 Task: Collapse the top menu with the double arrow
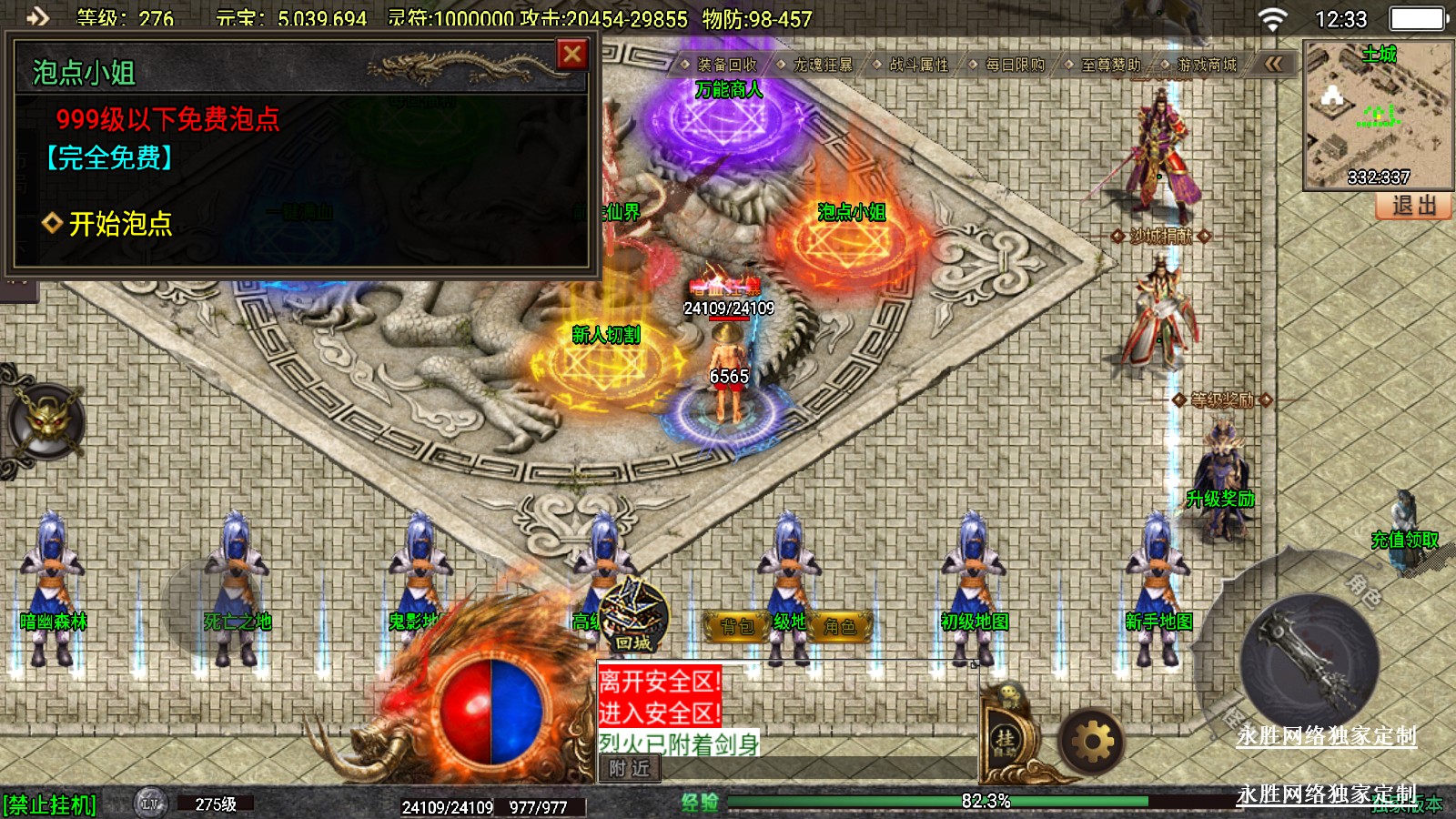click(x=1274, y=64)
